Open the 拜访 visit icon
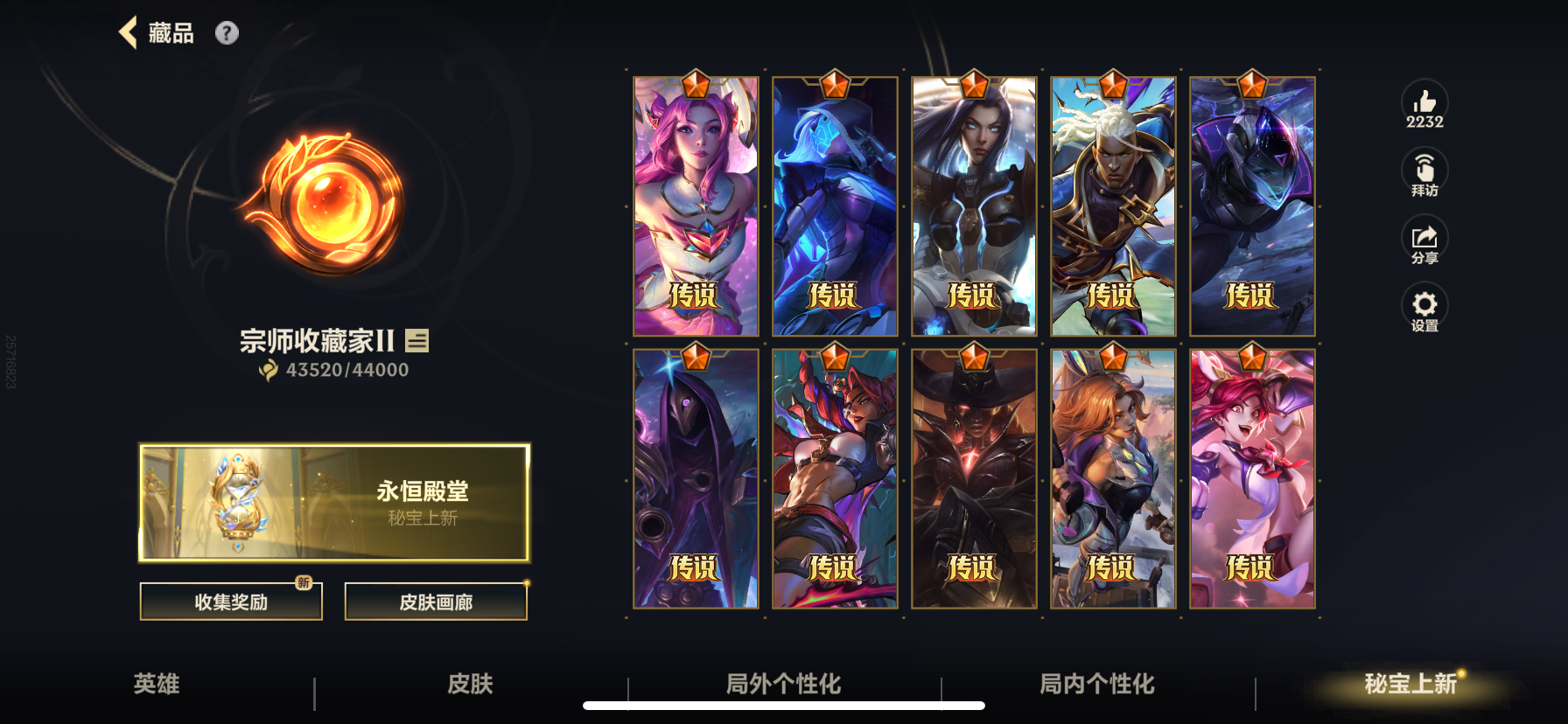Image resolution: width=1568 pixels, height=724 pixels. pos(1425,171)
